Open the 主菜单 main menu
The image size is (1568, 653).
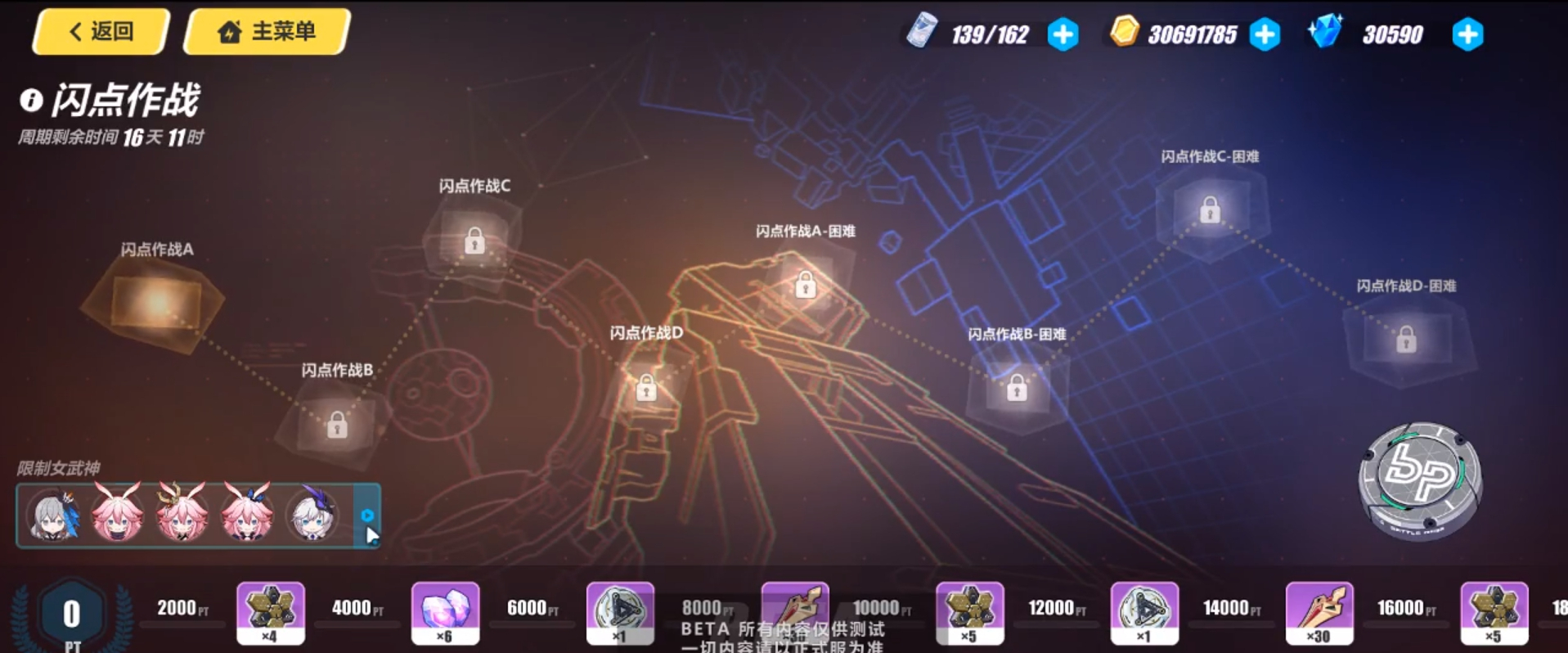(x=265, y=31)
